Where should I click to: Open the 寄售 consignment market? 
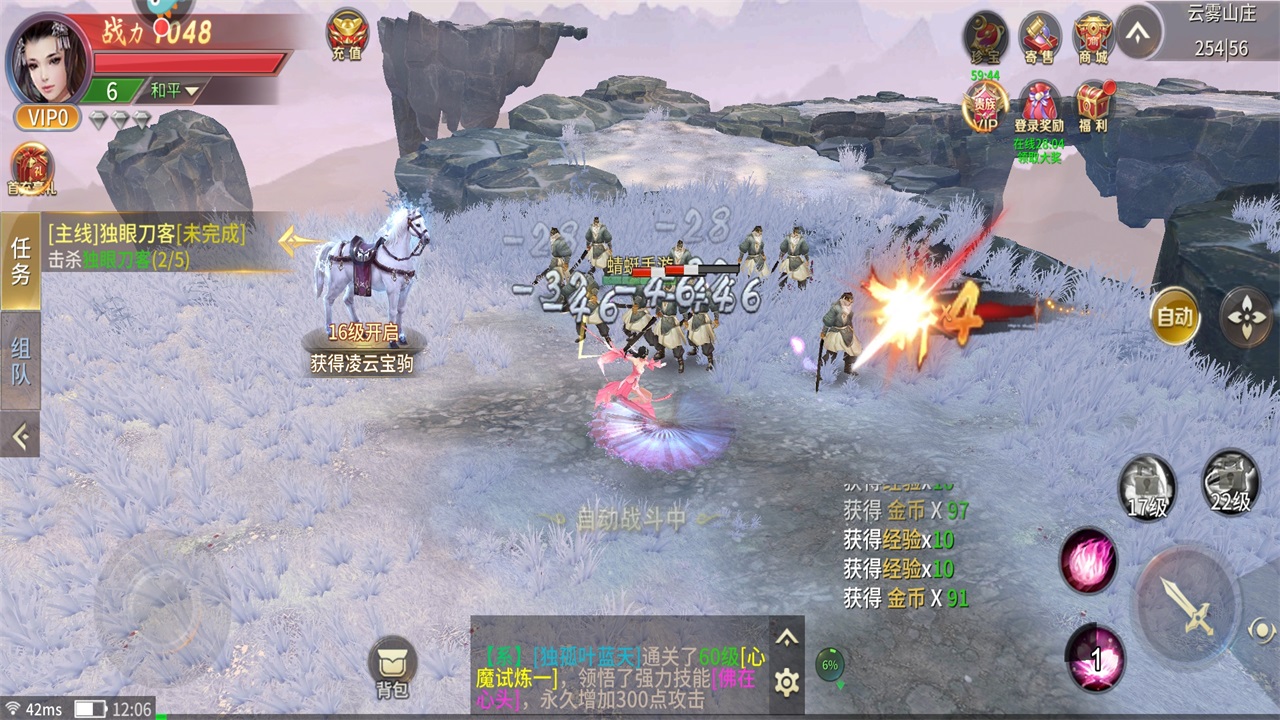[1040, 38]
